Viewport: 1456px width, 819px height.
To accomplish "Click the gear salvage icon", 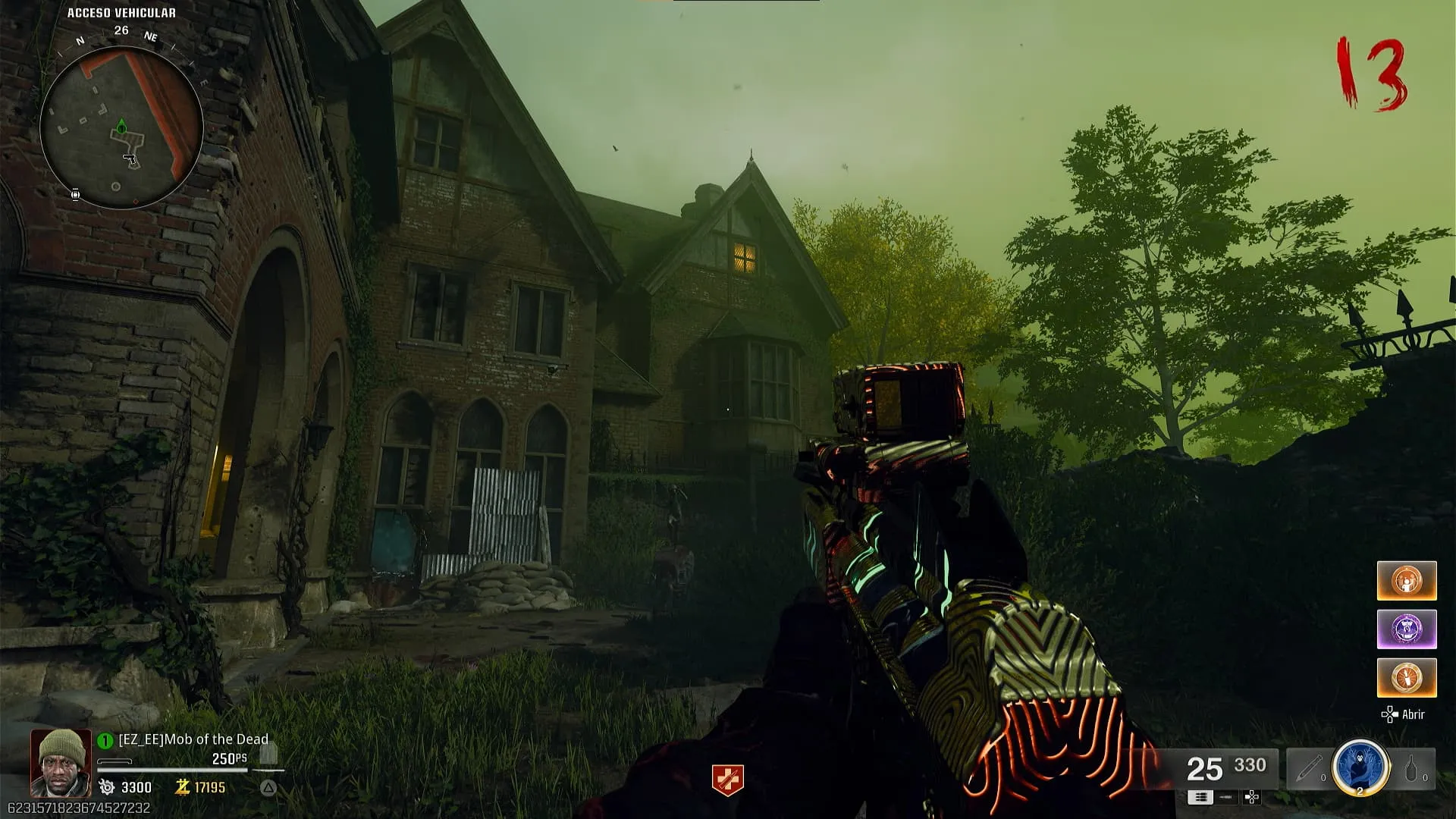I will [108, 788].
